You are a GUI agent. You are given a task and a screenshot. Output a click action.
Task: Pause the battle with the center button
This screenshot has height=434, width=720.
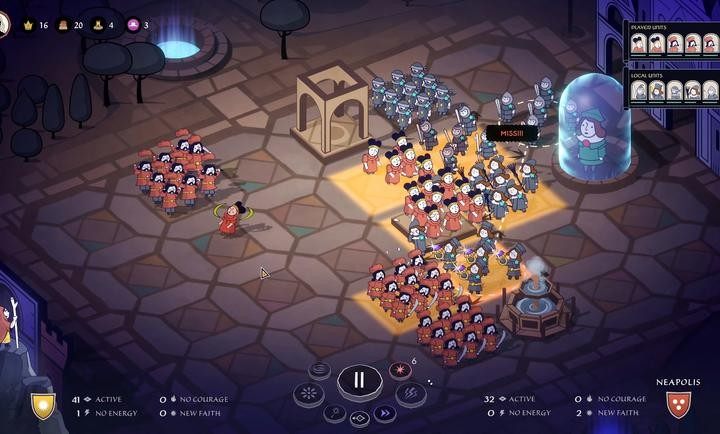tap(358, 380)
